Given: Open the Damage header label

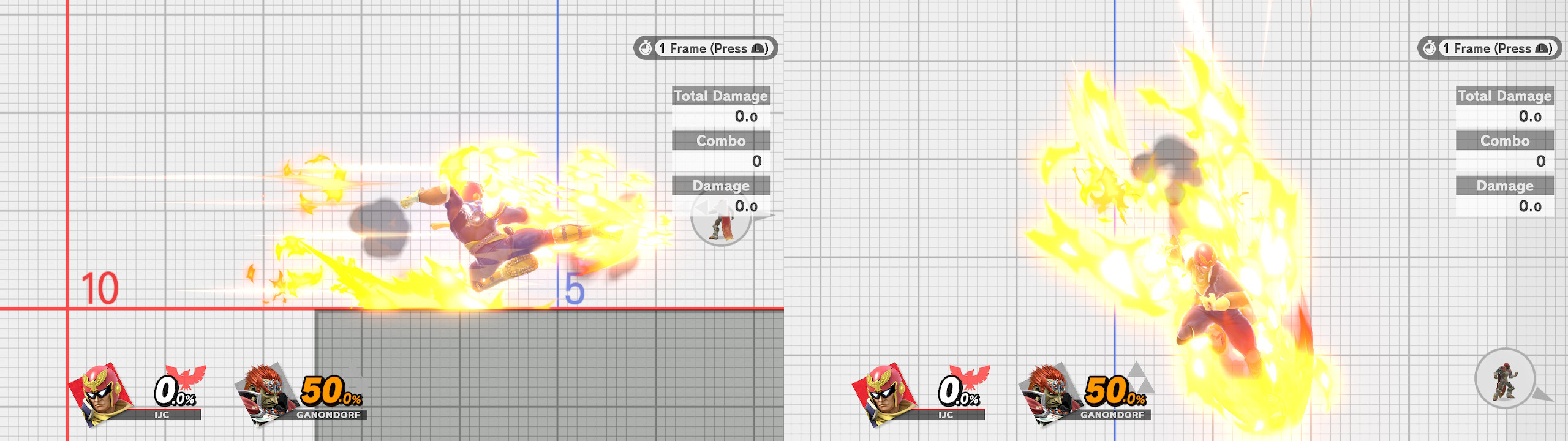Looking at the screenshot, I should [x=1504, y=186].
